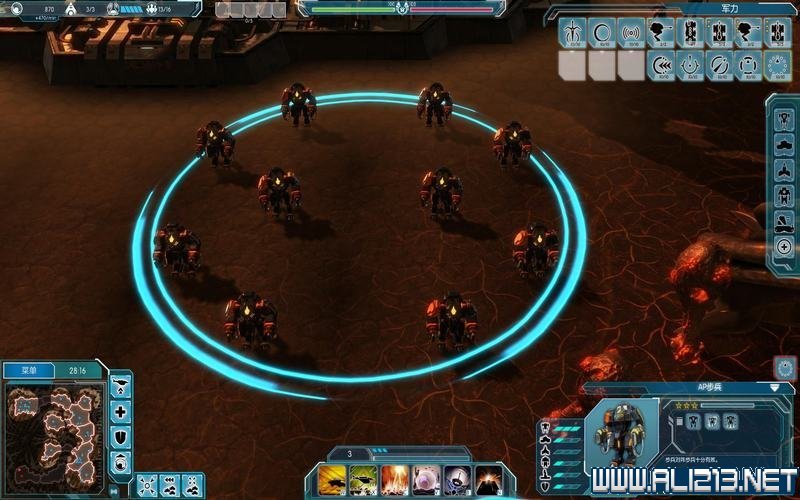Pick the power-symbol icon in army panel
Screen dimensions: 800x500
[x=690, y=66]
